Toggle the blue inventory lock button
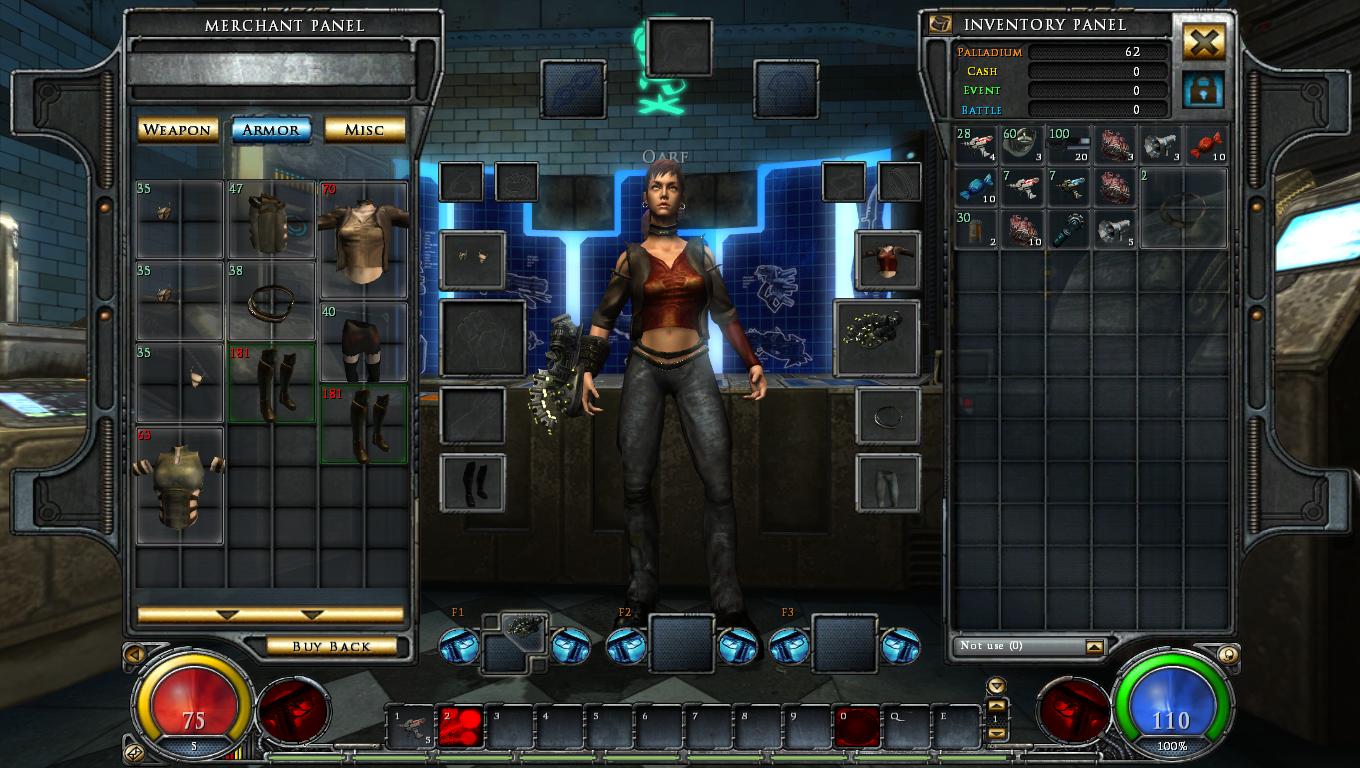The width and height of the screenshot is (1360, 768). click(x=1204, y=90)
